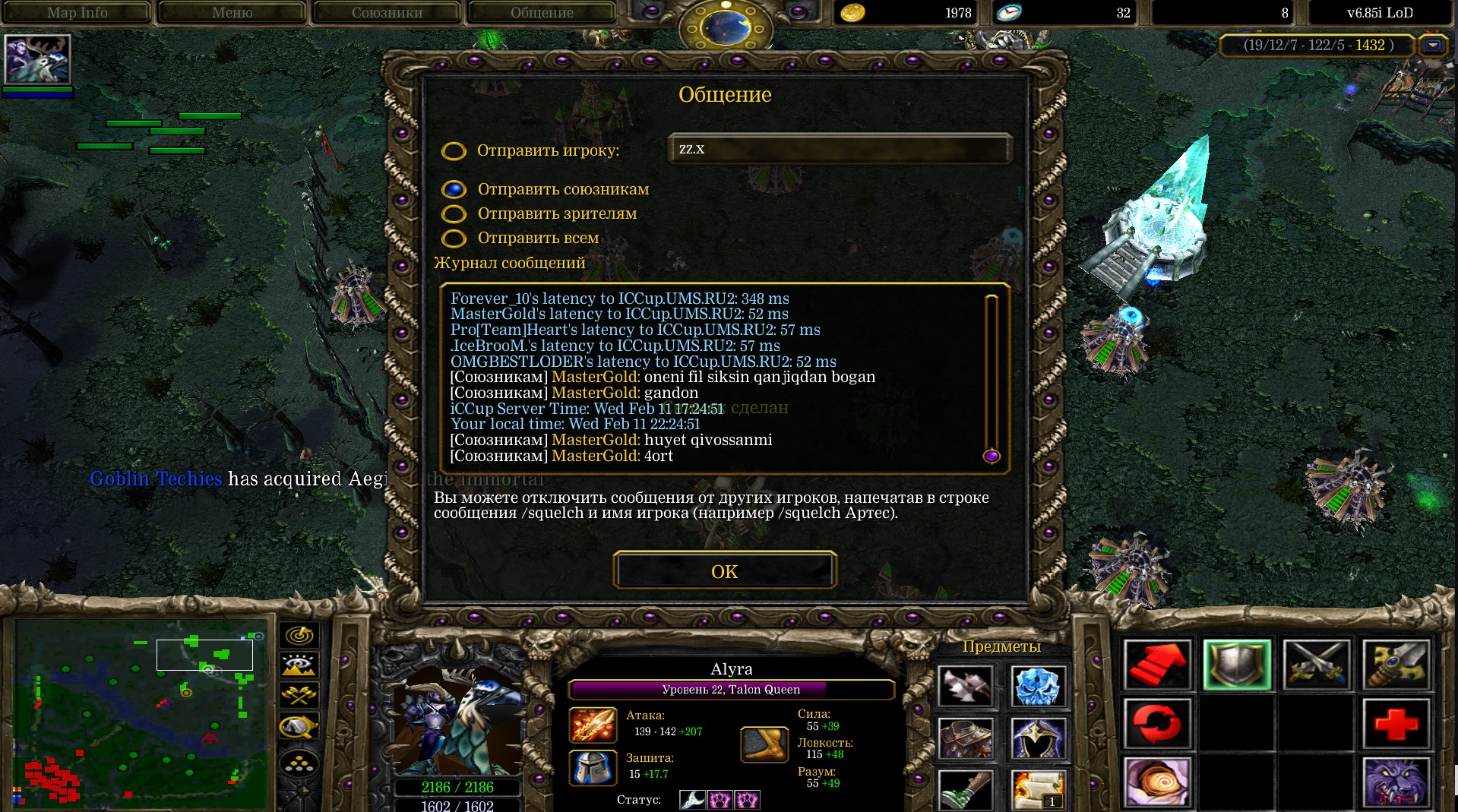Collapse the scoreboard with the arrow button

click(x=1432, y=46)
